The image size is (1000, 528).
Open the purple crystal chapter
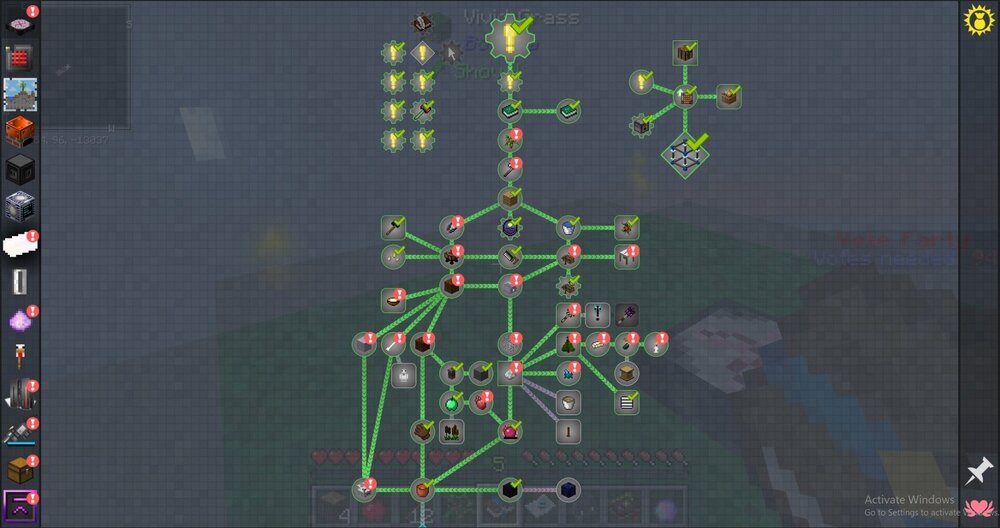20,320
